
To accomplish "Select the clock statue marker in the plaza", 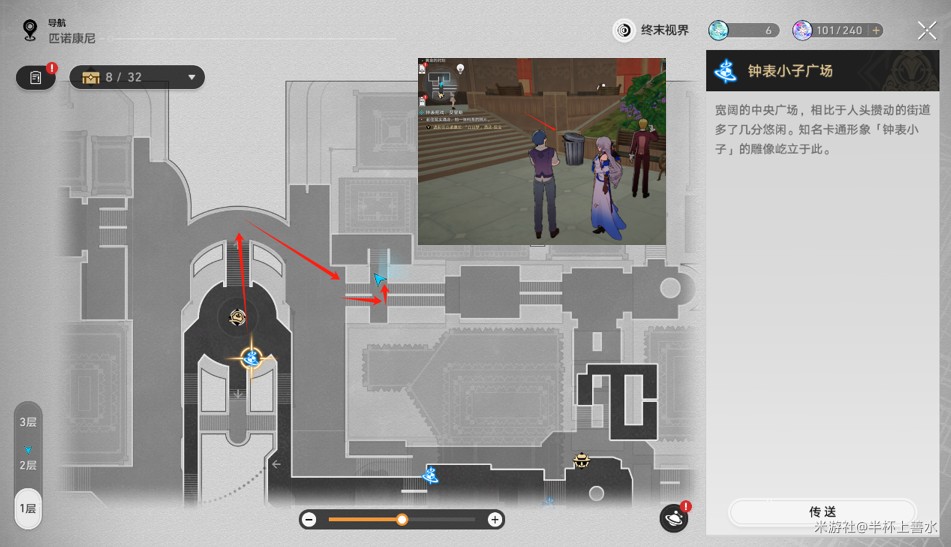I will [x=238, y=317].
